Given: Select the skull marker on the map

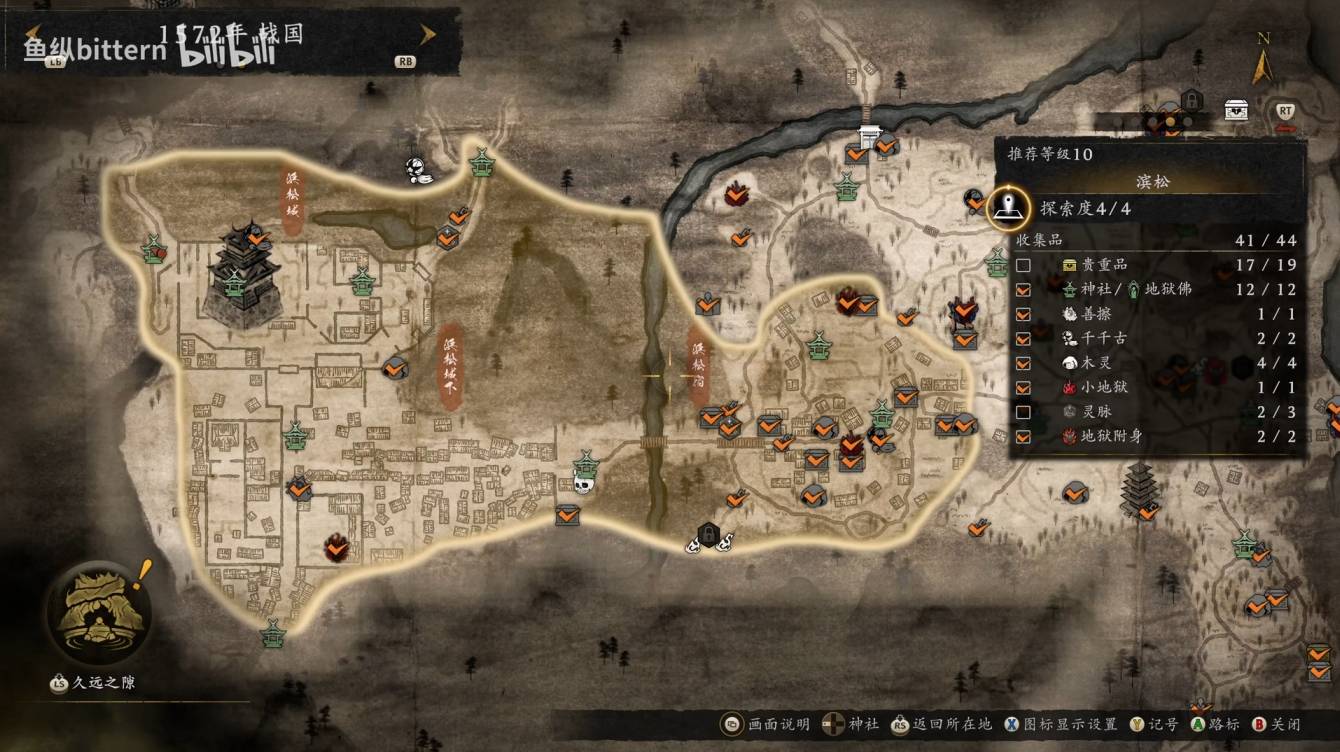Looking at the screenshot, I should [582, 485].
